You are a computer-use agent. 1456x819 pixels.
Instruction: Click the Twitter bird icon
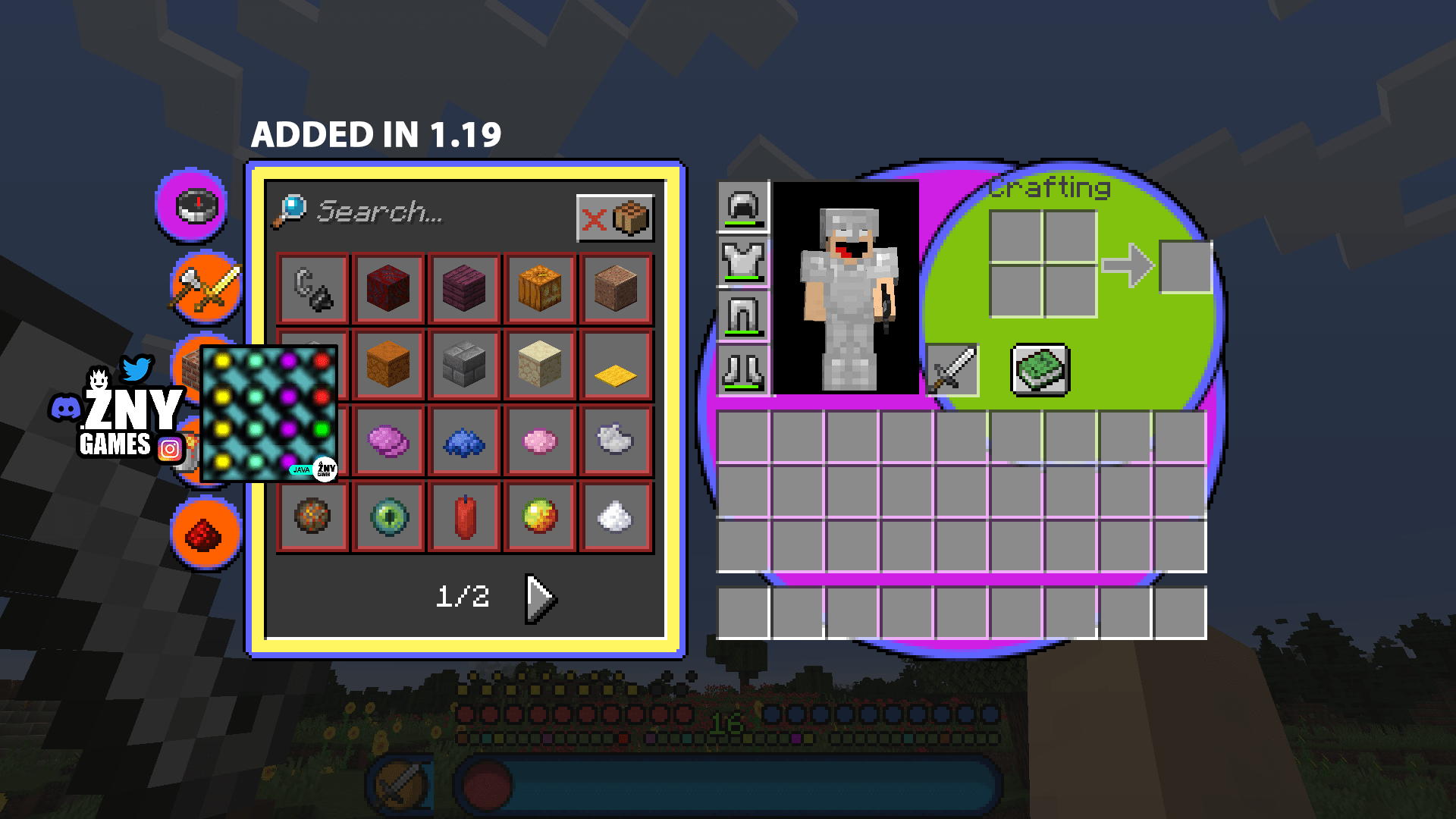(135, 370)
